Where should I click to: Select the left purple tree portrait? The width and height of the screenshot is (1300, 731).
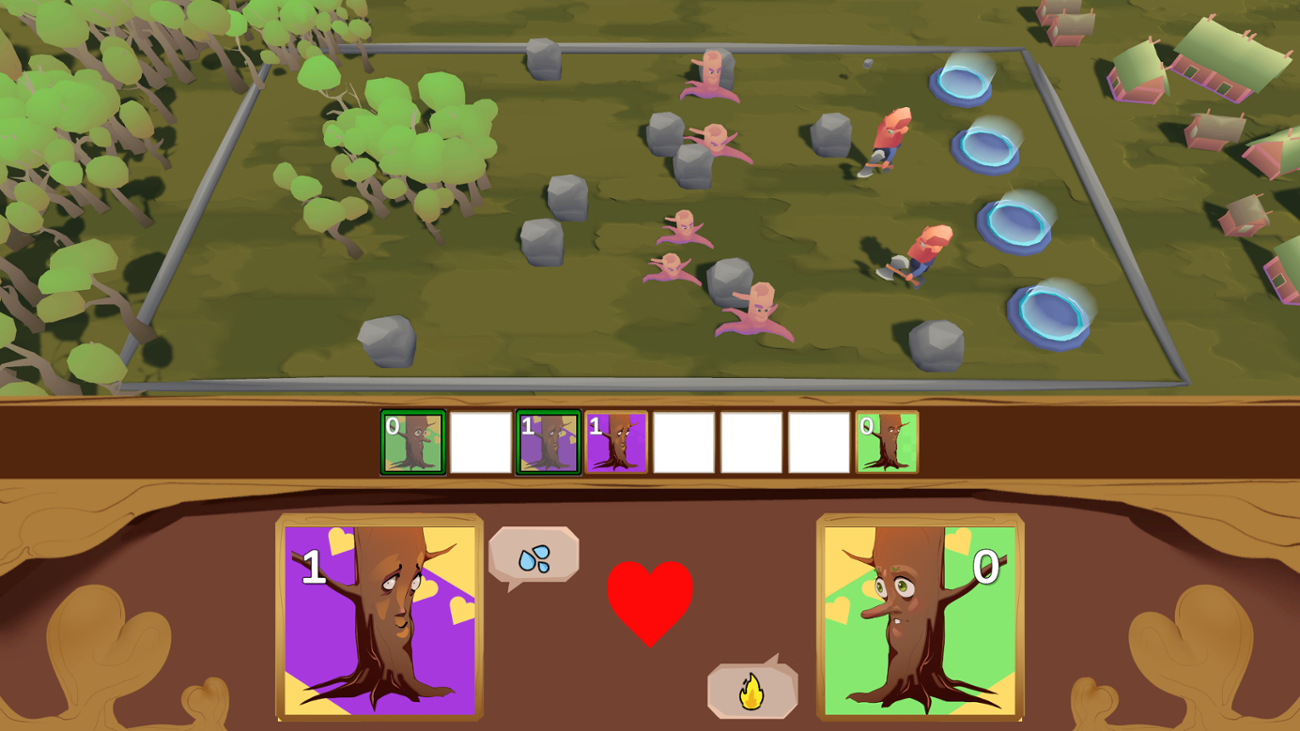pyautogui.click(x=379, y=617)
